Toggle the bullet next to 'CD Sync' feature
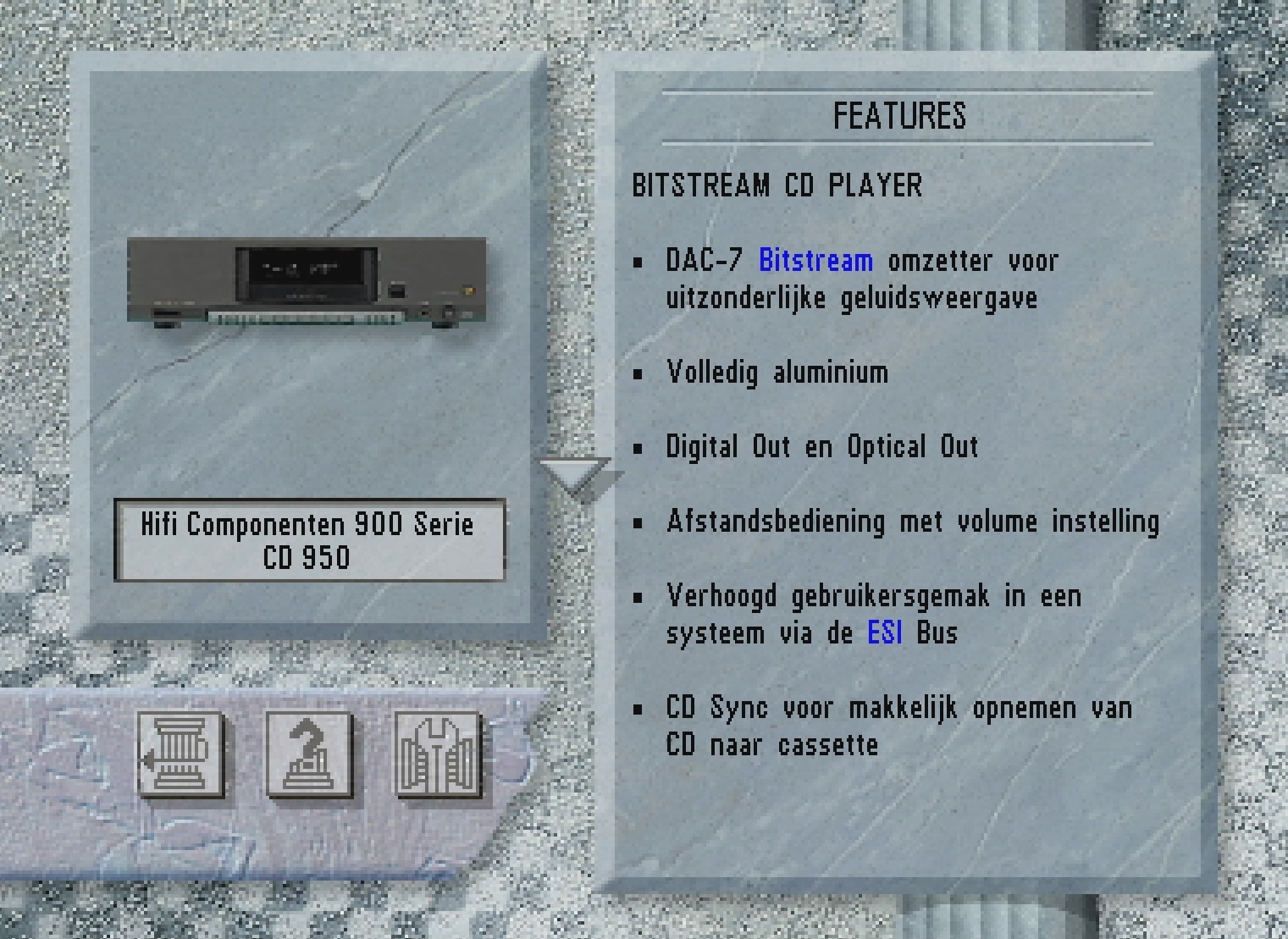 pyautogui.click(x=638, y=709)
